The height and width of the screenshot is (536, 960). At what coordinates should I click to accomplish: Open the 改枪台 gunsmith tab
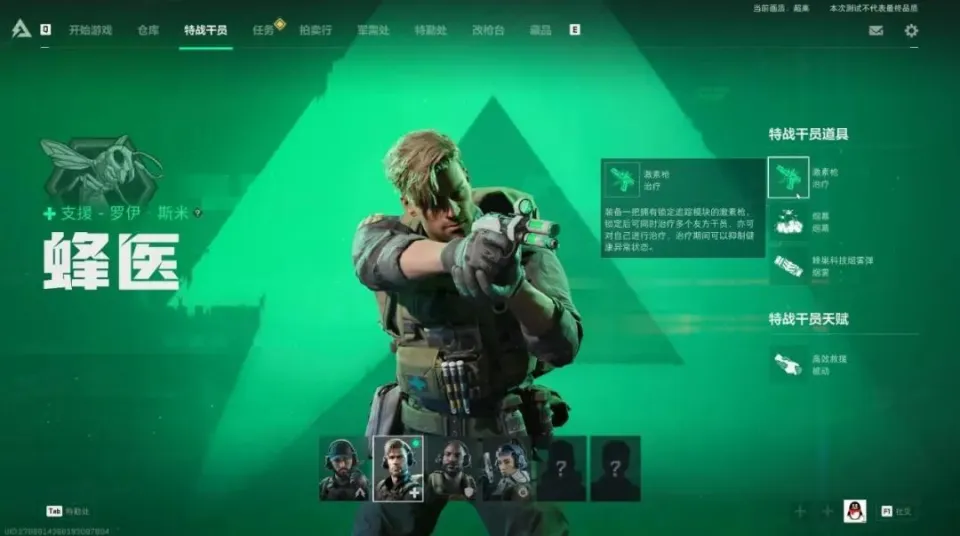[488, 30]
